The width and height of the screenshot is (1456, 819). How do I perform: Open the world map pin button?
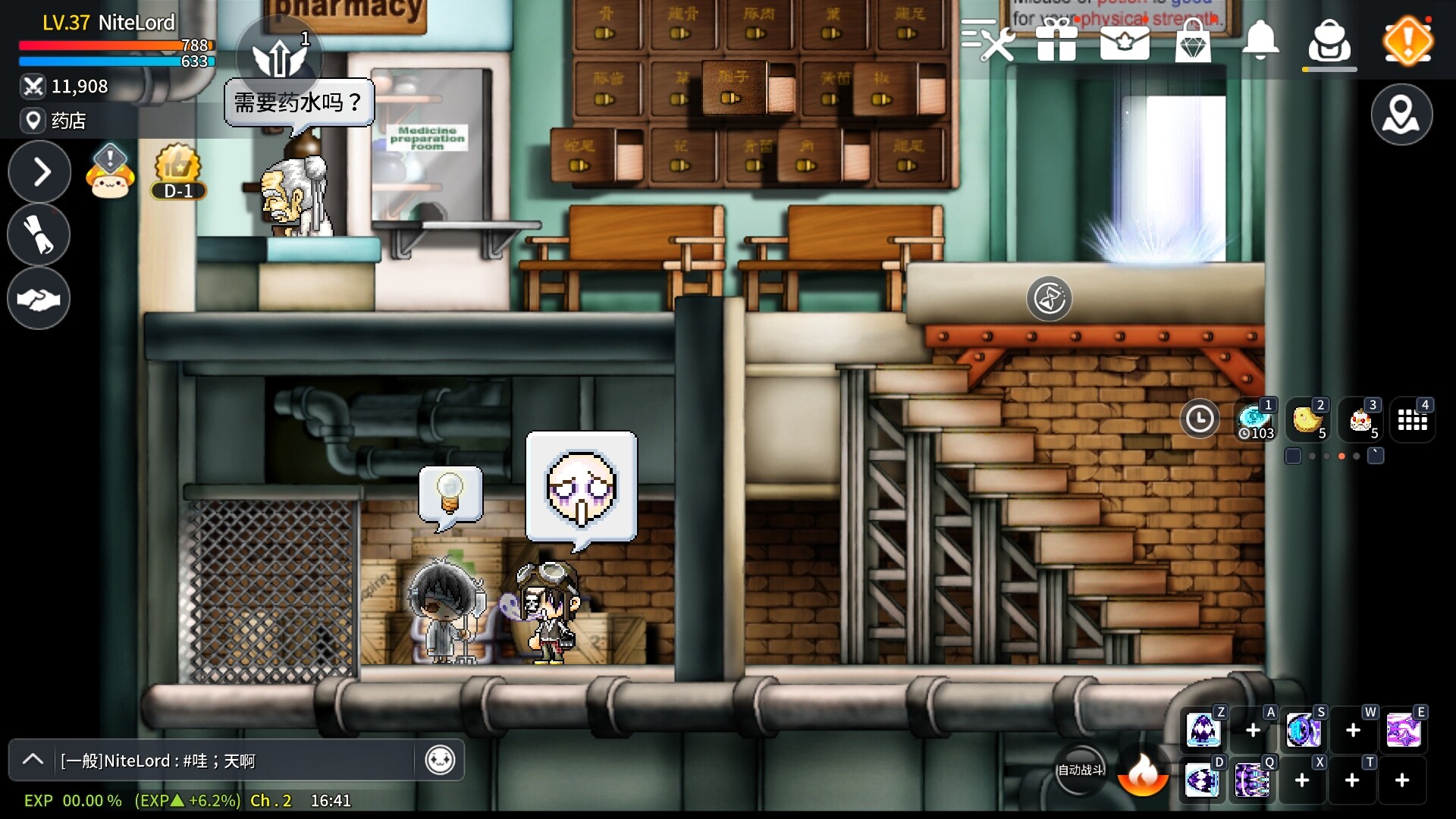coord(1401,115)
